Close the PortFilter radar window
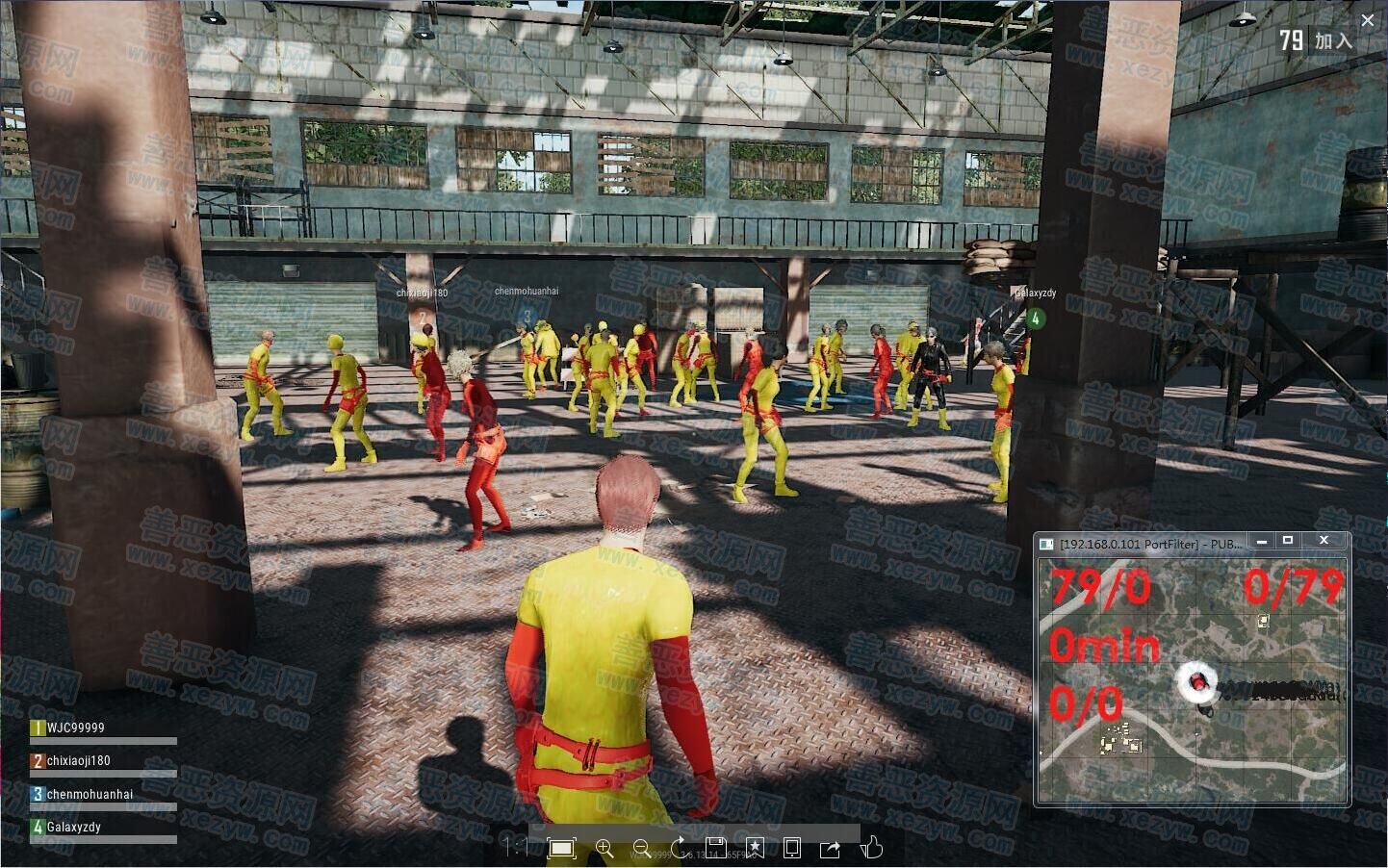Viewport: 1388px width, 868px height. (x=1324, y=542)
